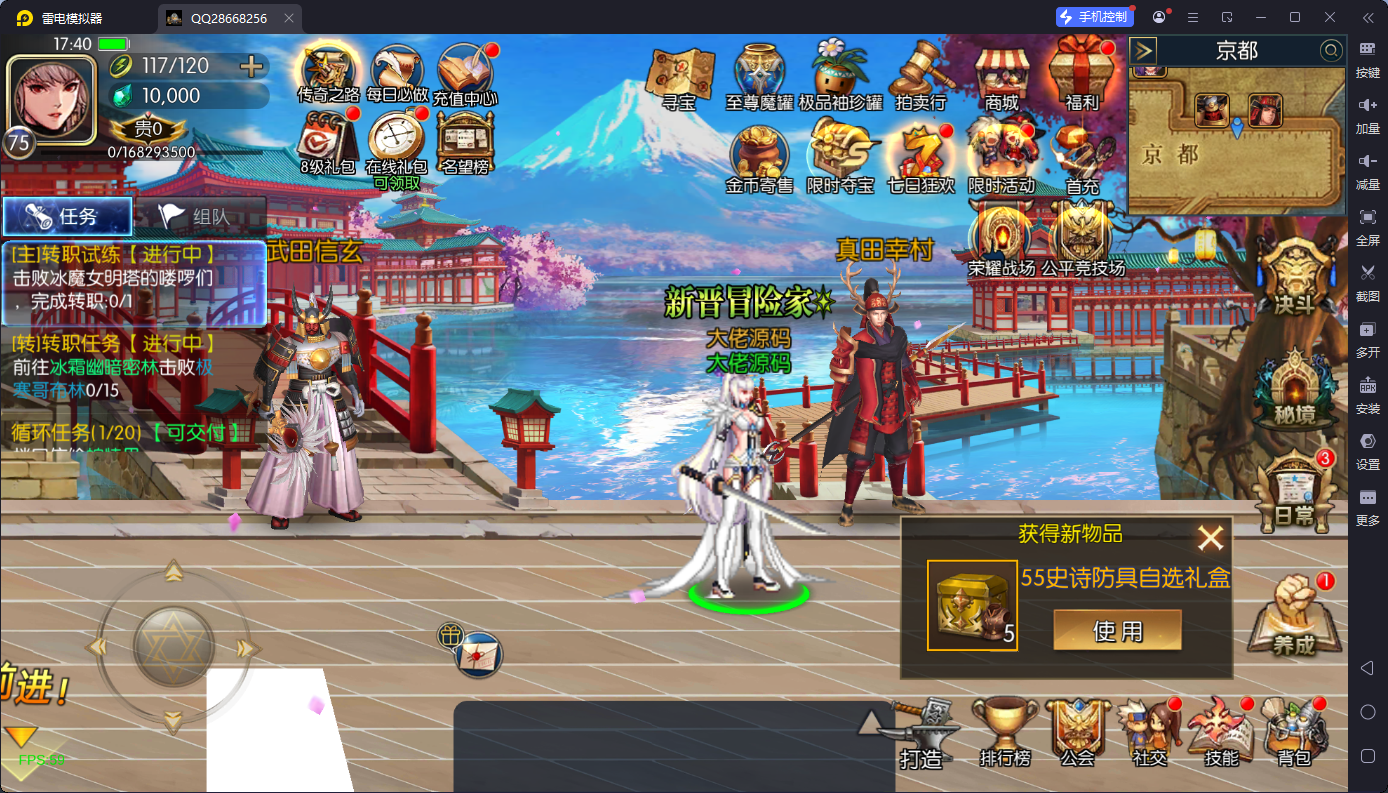Add stamina with the plus button
Image resolution: width=1388 pixels, height=793 pixels.
[252, 66]
